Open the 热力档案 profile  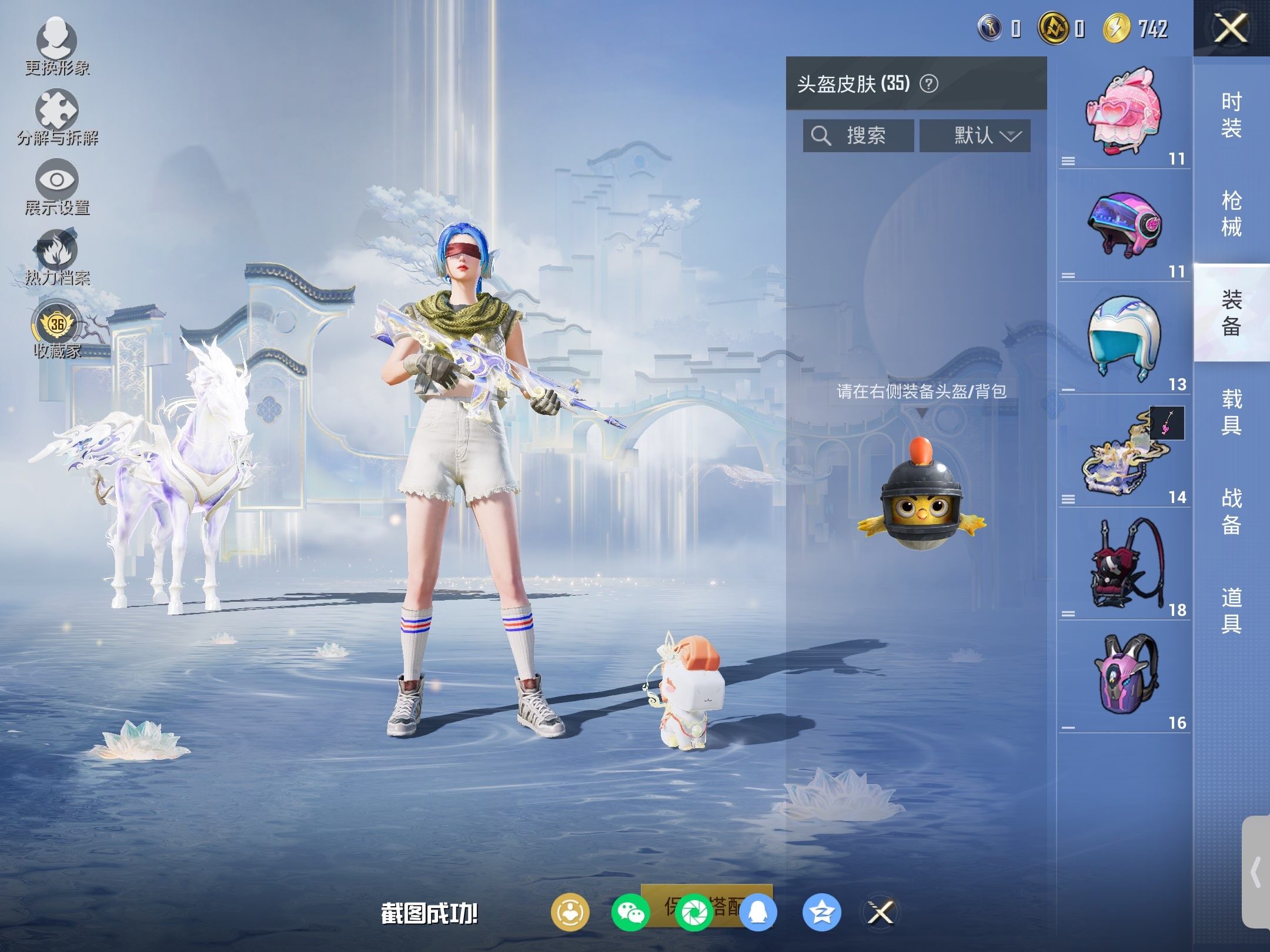[x=57, y=257]
